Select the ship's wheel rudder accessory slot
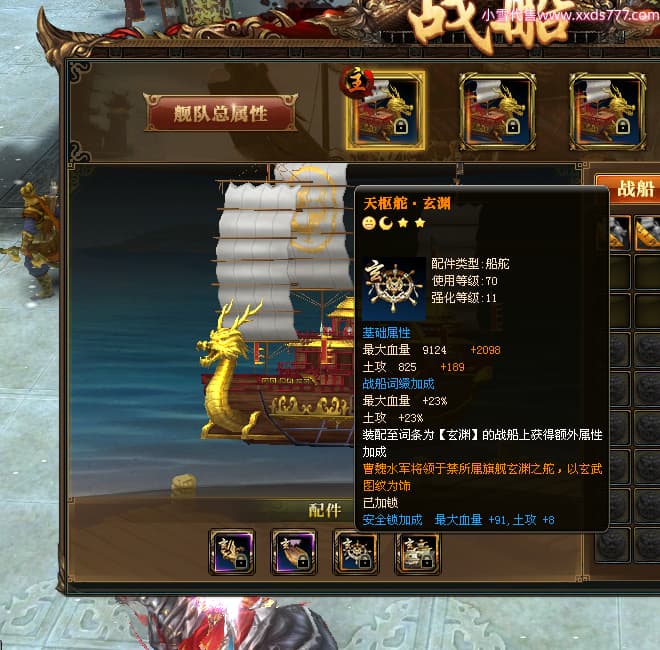 pos(355,552)
